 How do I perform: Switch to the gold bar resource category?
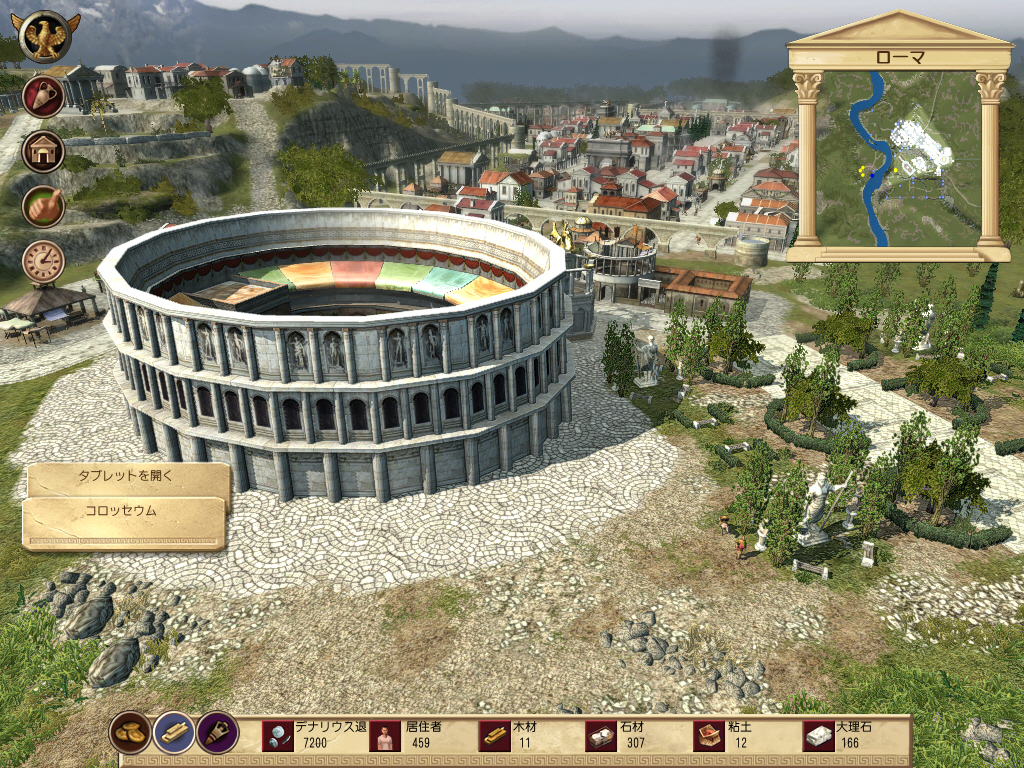point(174,732)
